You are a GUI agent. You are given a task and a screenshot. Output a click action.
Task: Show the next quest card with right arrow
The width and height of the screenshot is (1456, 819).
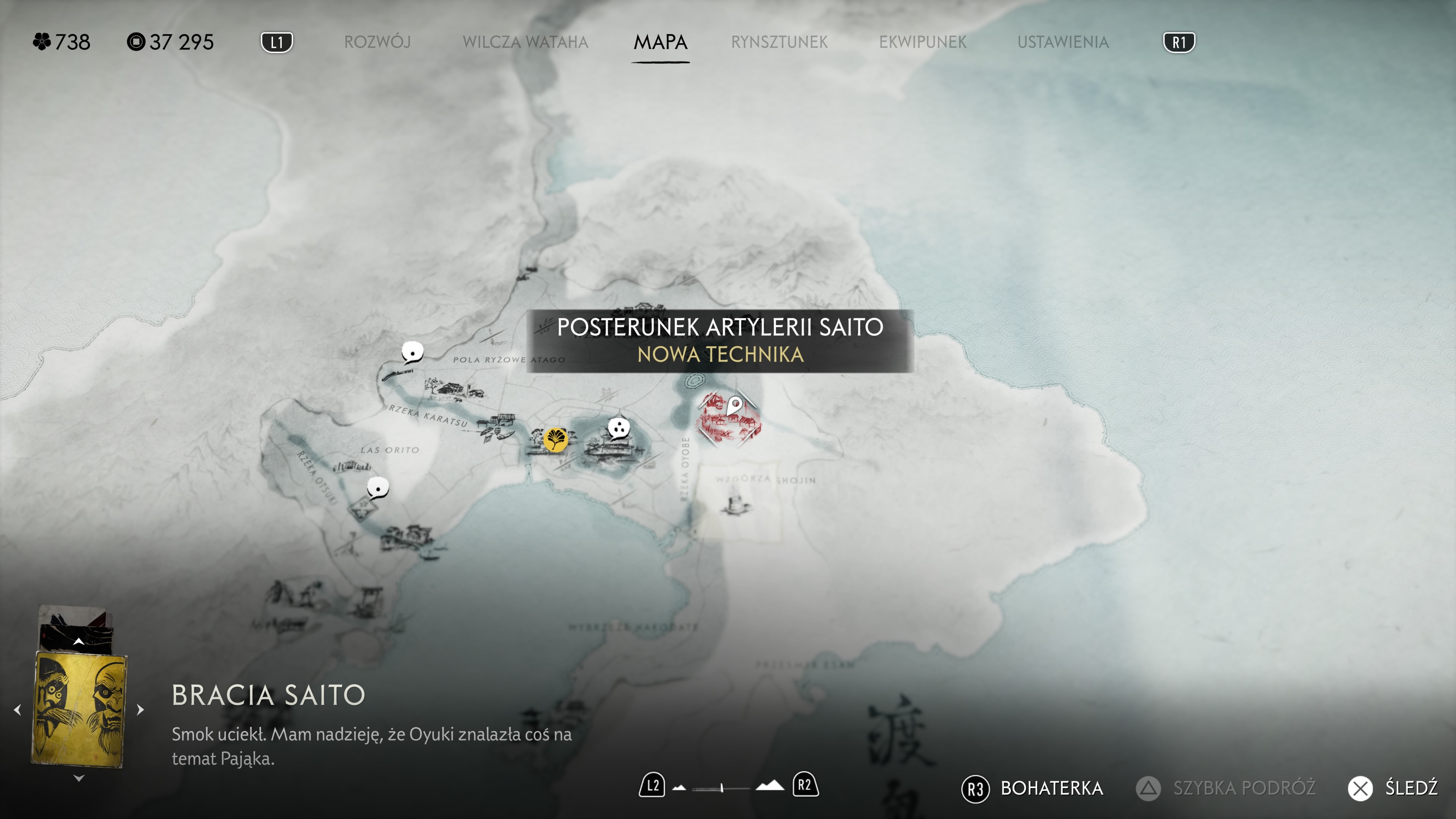[x=141, y=709]
